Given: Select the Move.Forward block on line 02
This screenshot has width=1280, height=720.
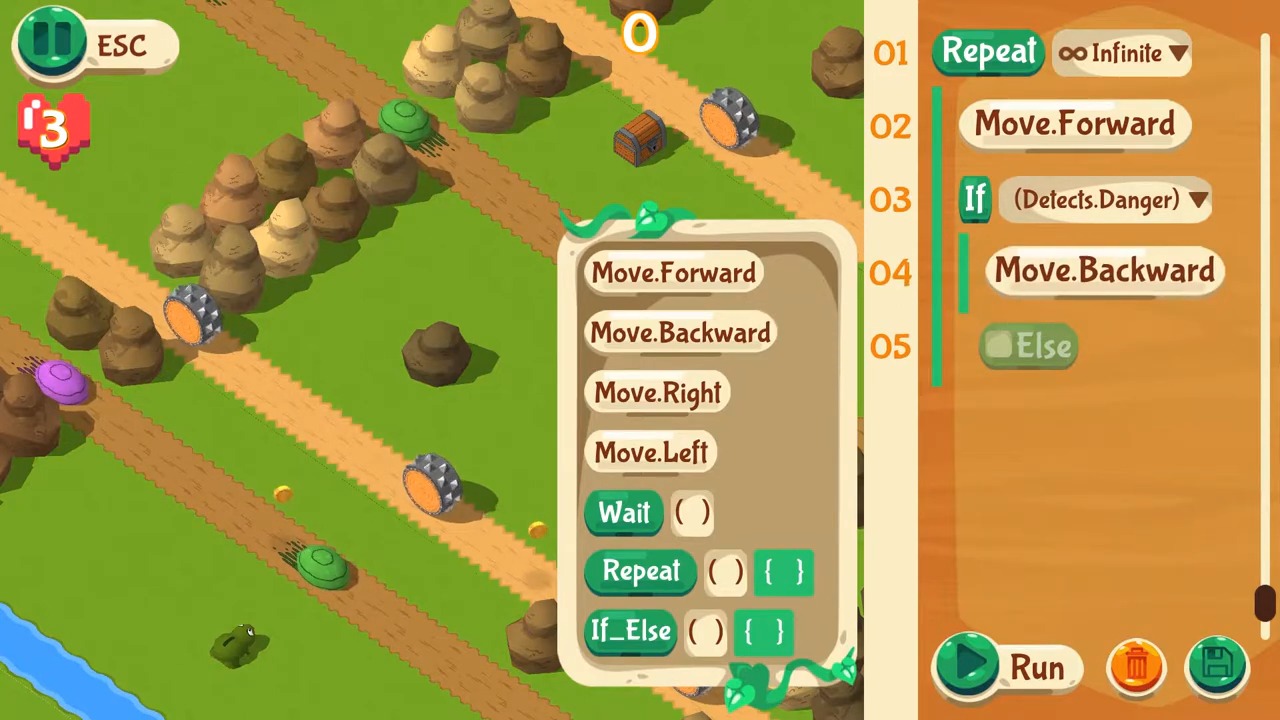Looking at the screenshot, I should click(x=1074, y=124).
